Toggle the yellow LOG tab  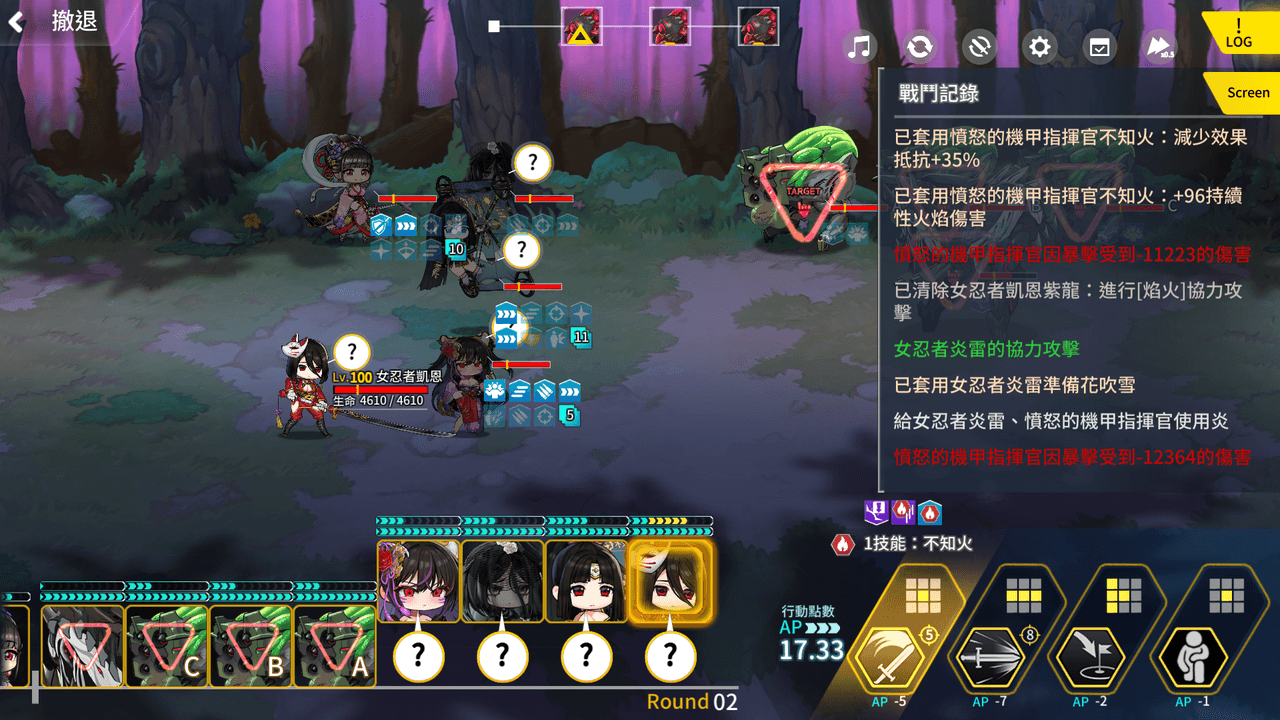pyautogui.click(x=1240, y=34)
